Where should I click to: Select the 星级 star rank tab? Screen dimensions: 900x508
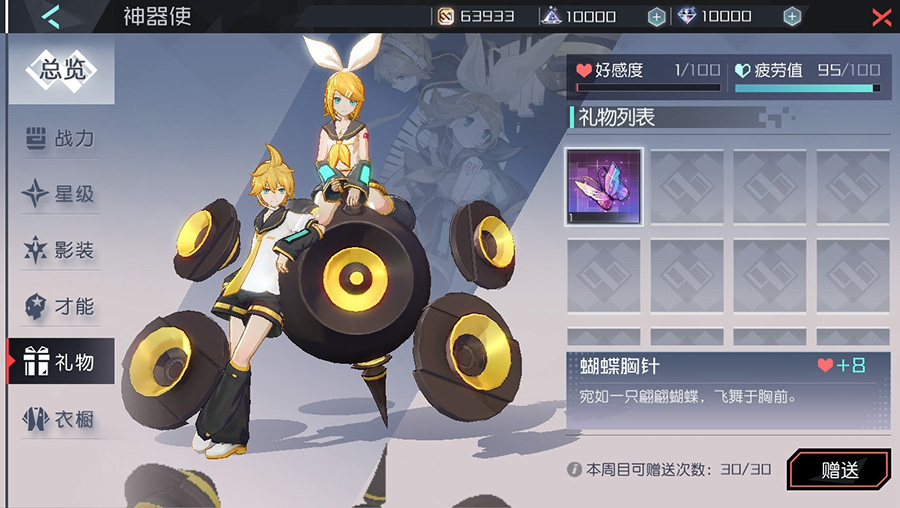point(62,194)
